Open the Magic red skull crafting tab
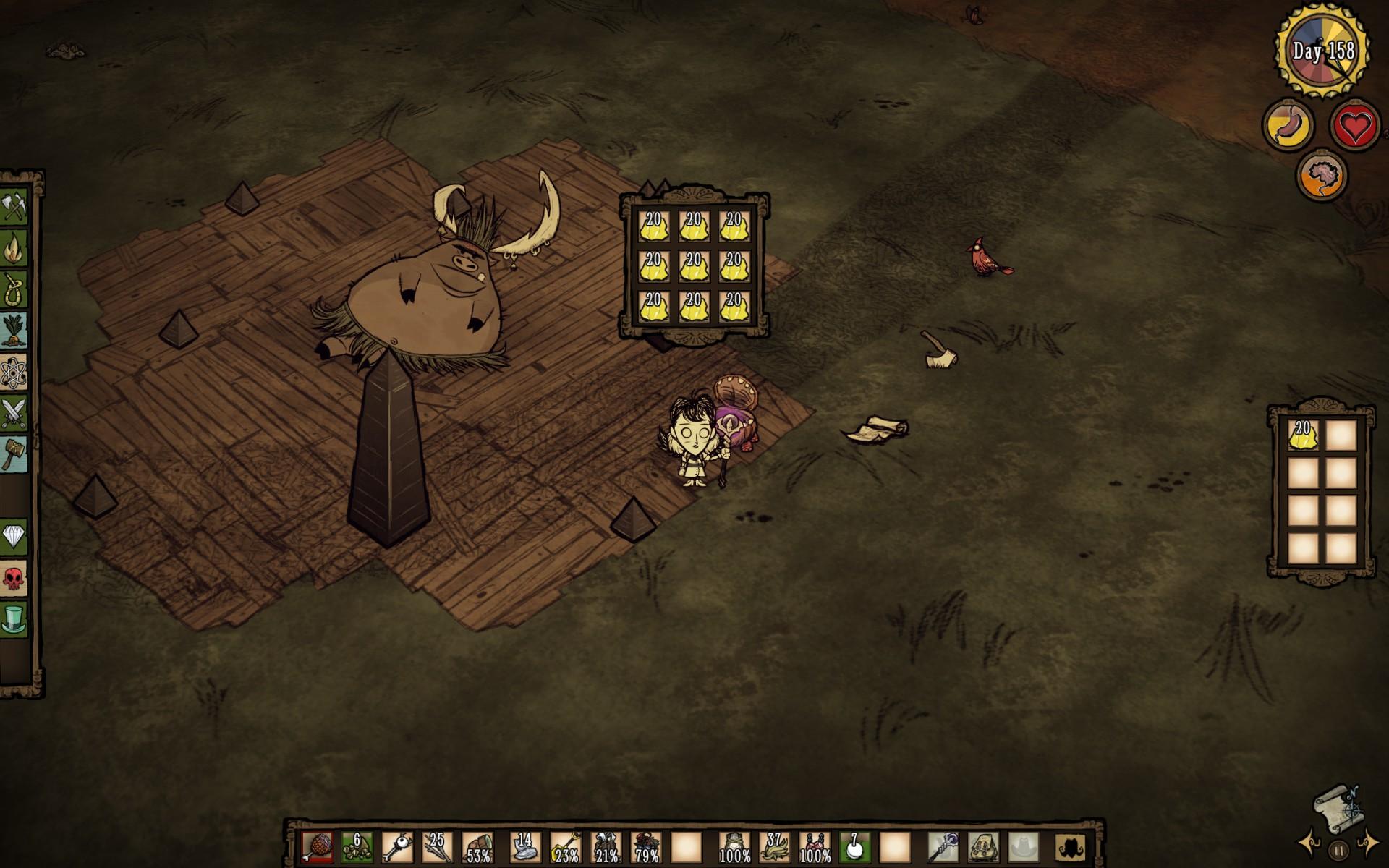This screenshot has width=1389, height=868. [x=14, y=578]
